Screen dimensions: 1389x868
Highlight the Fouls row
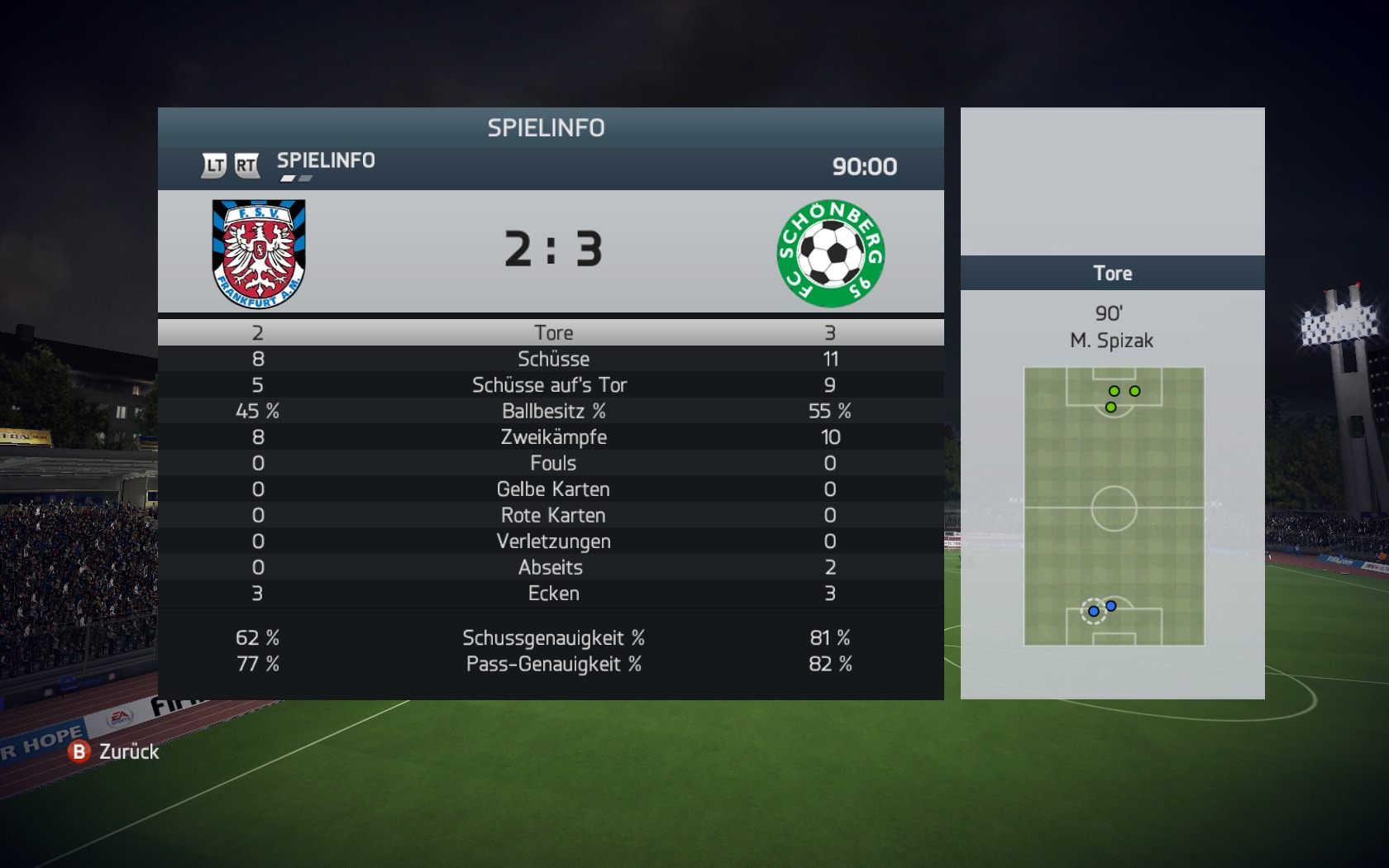pyautogui.click(x=552, y=463)
